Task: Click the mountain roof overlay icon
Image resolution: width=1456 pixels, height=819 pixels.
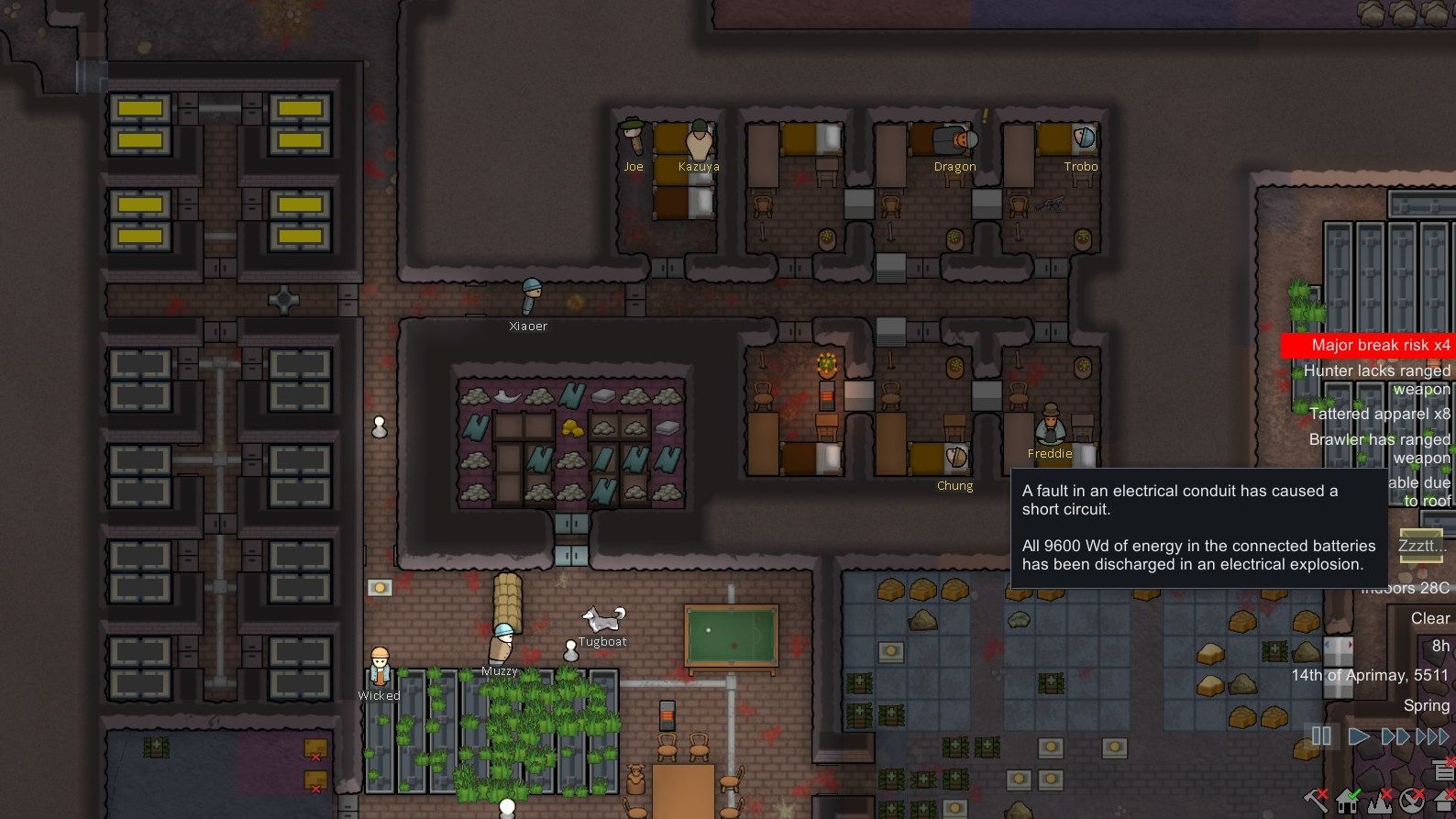Action: click(x=1379, y=802)
